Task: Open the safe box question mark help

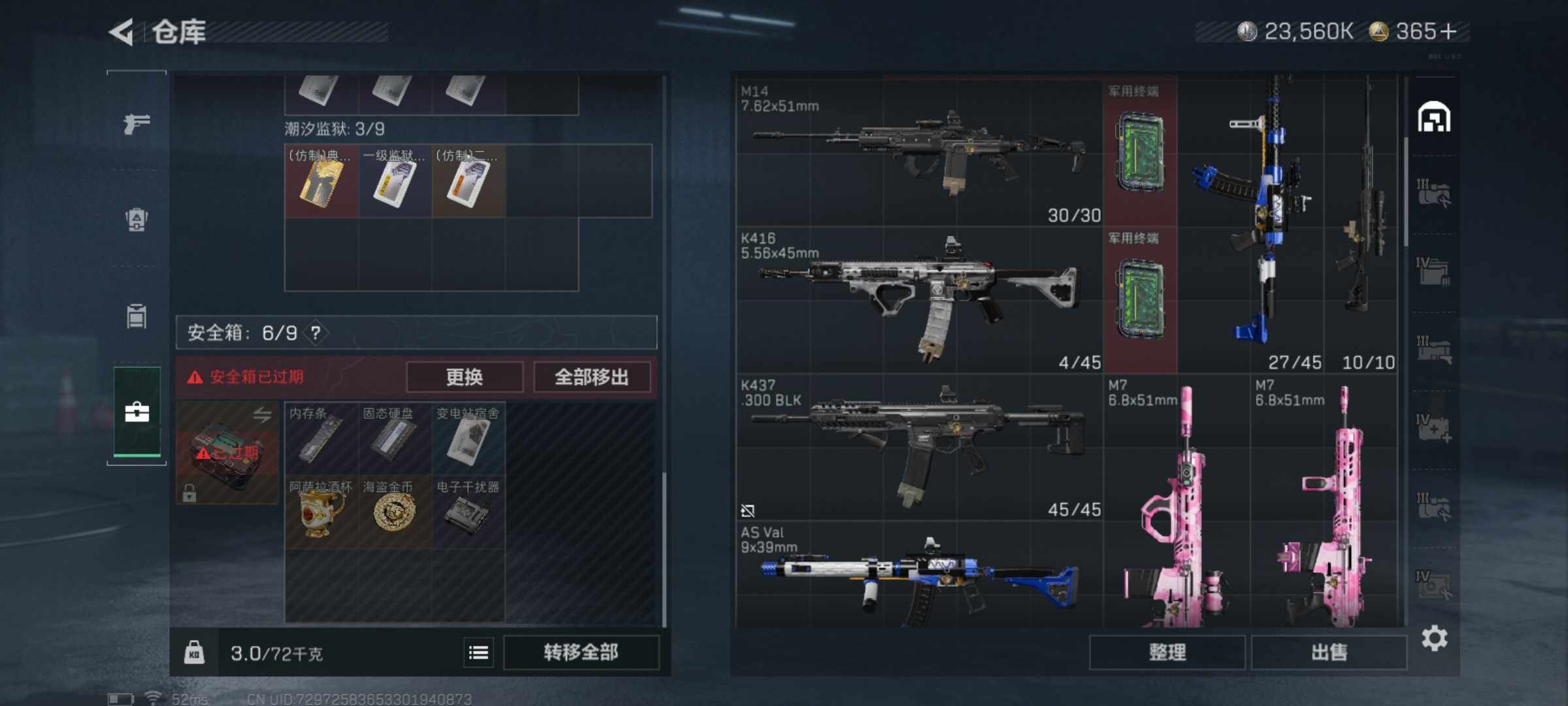Action: (x=316, y=333)
